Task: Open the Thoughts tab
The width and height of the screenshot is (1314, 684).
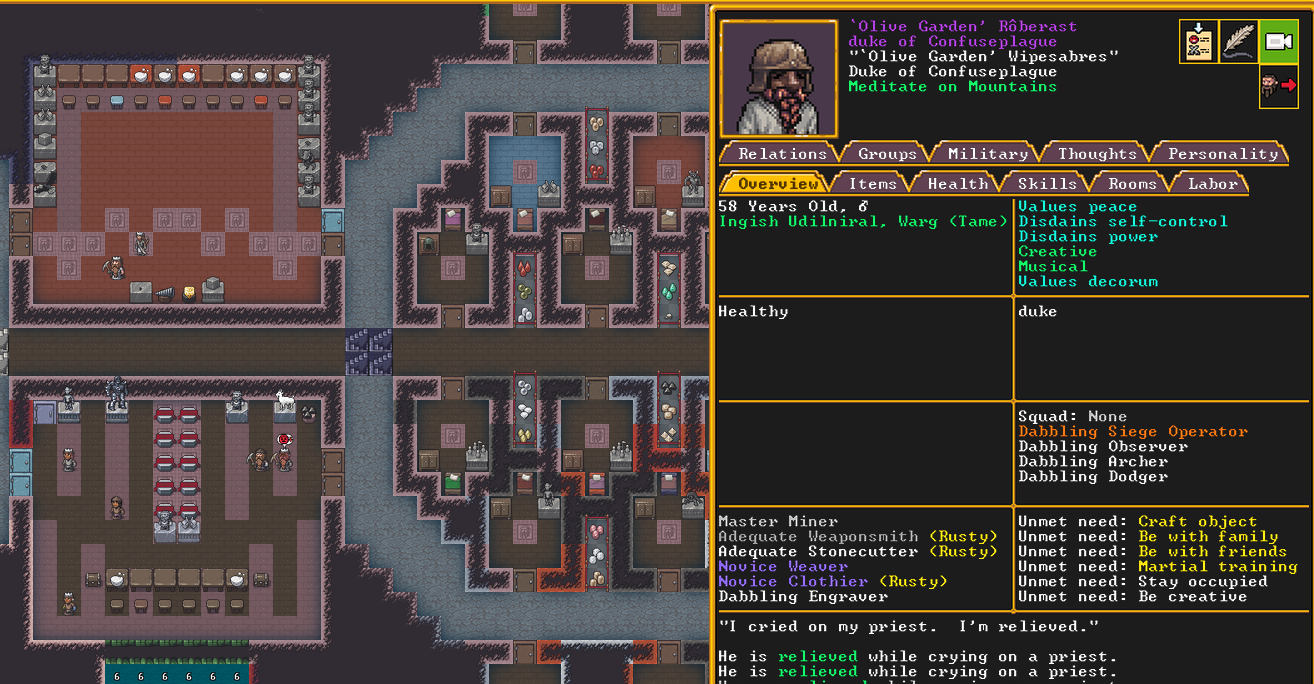Action: point(1097,153)
